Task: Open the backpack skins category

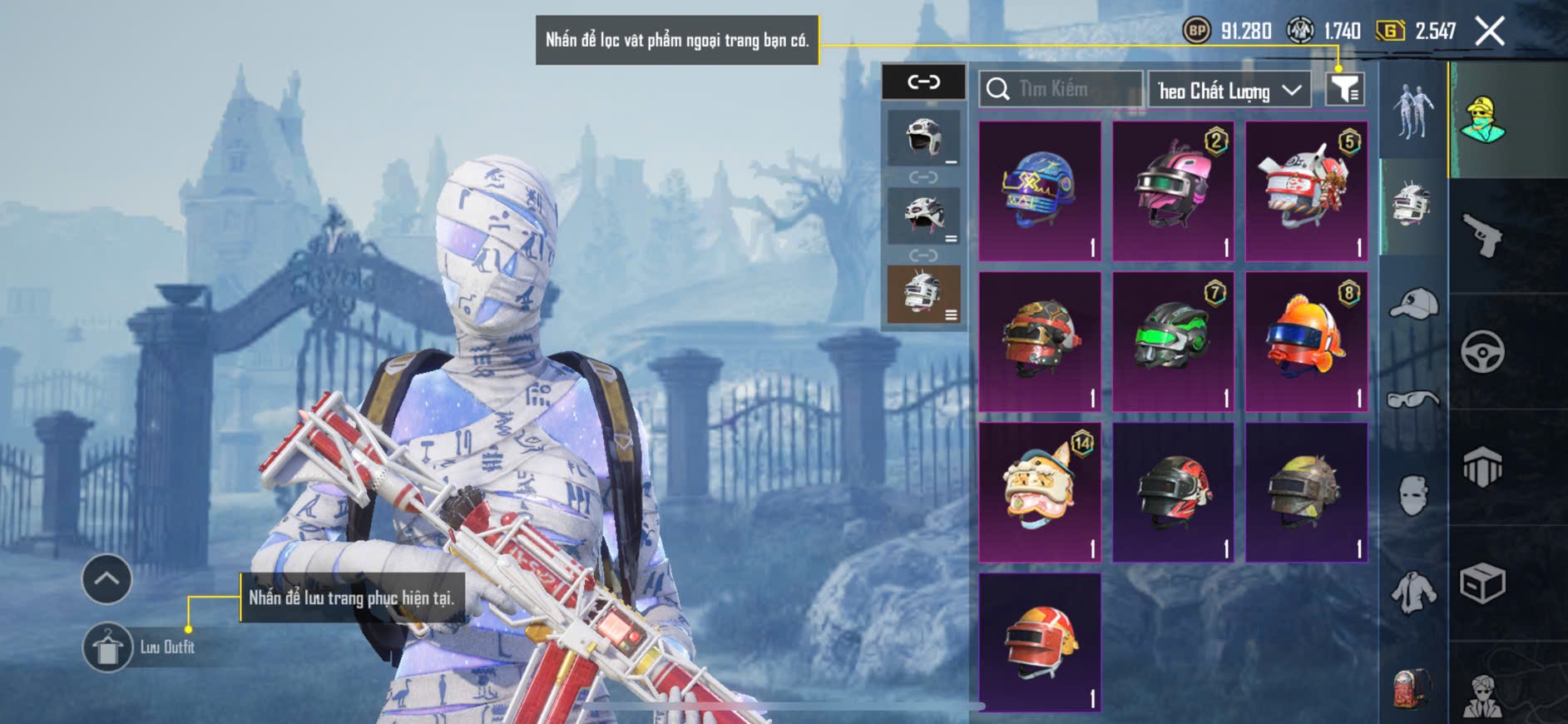Action: pos(1413,688)
